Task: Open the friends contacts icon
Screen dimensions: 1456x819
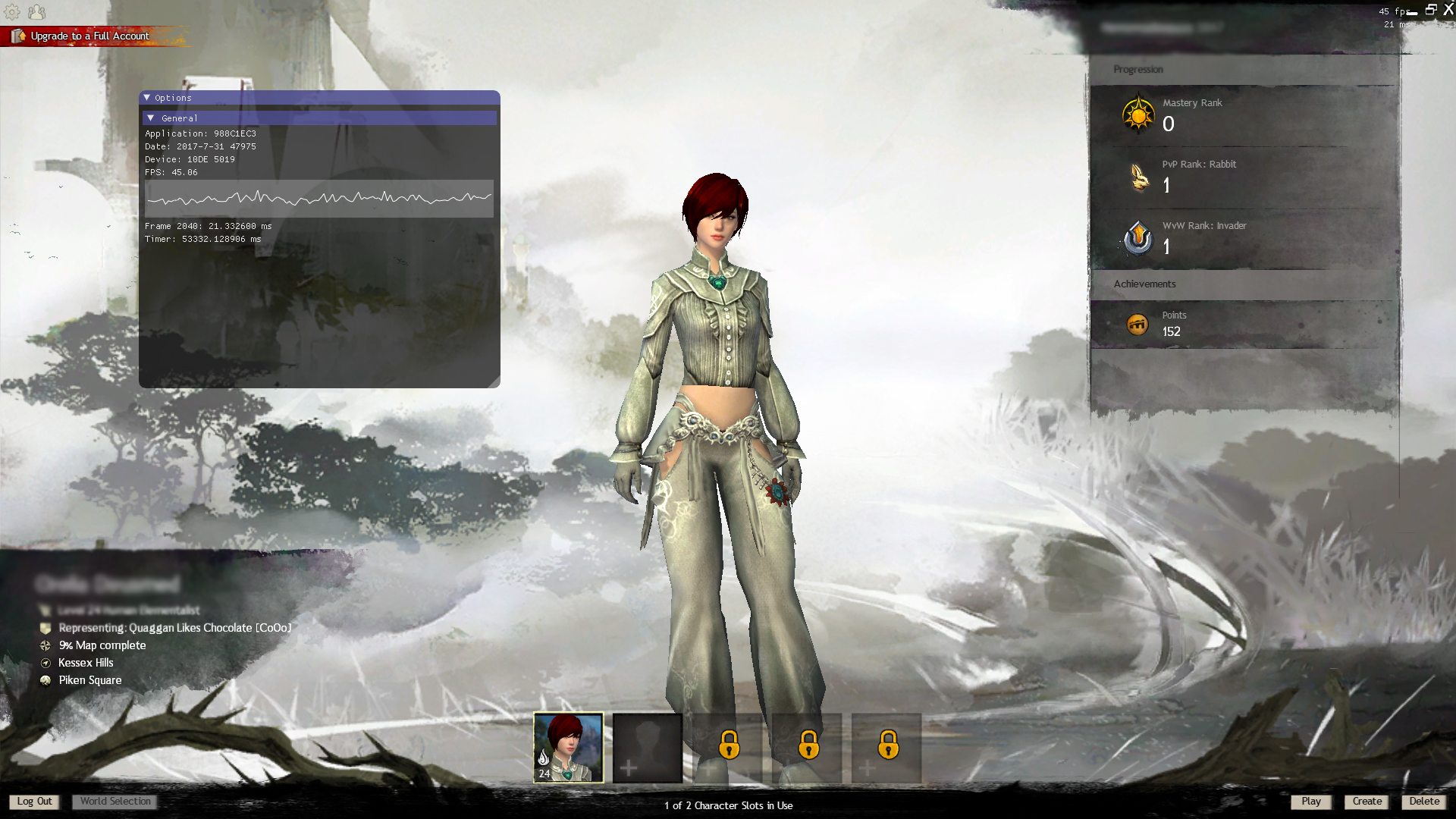Action: [36, 12]
